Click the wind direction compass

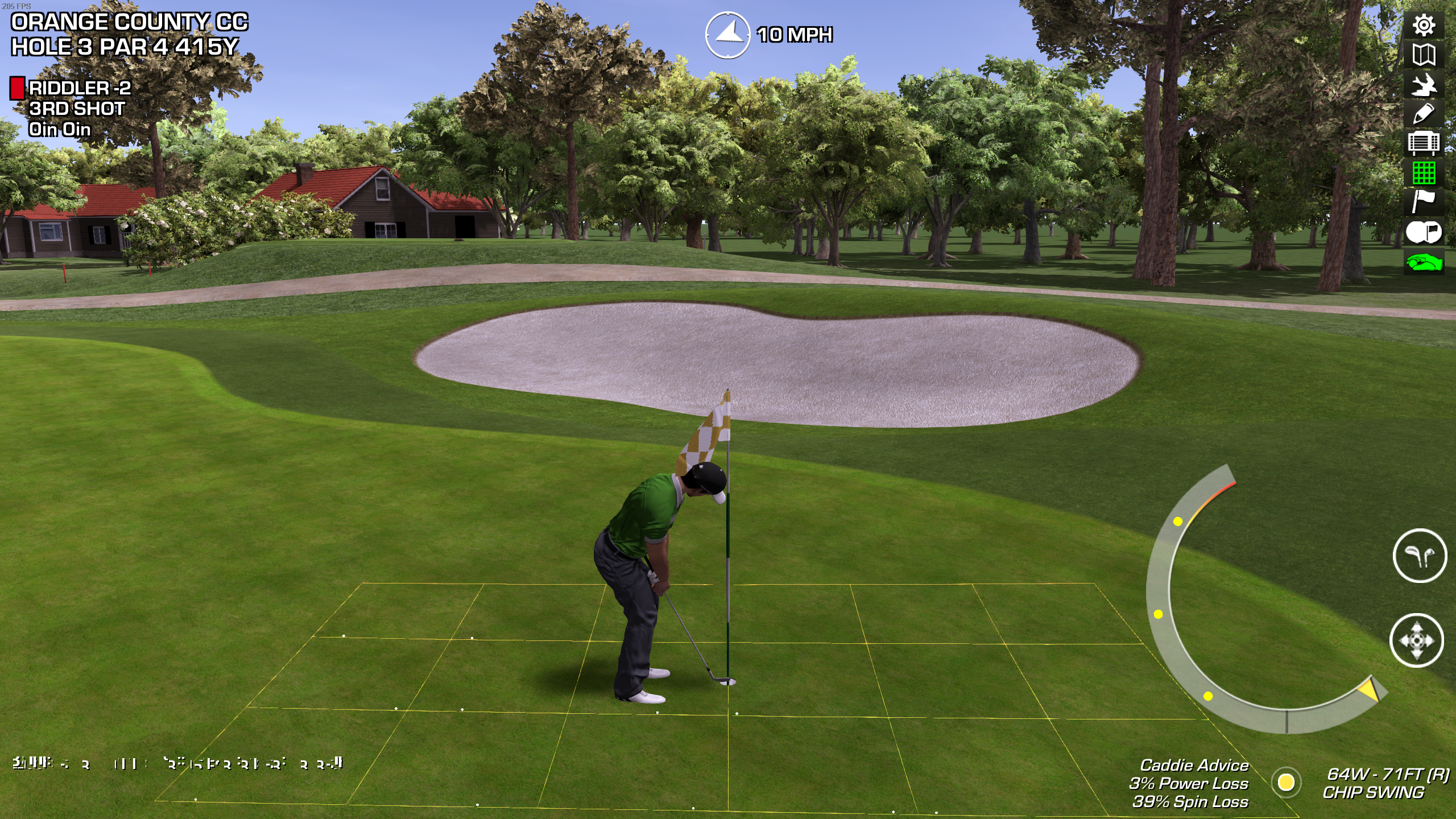pos(727,35)
